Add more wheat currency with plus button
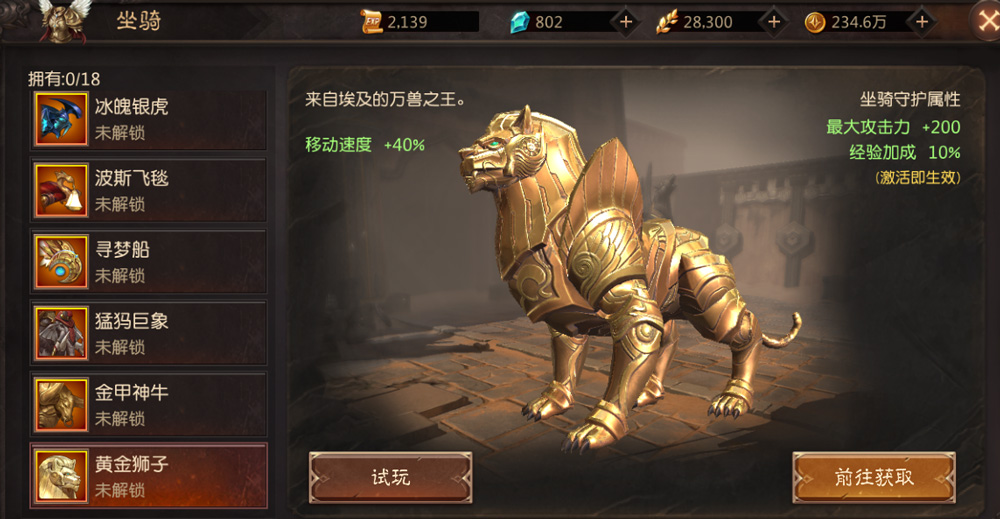1000x519 pixels. [x=773, y=22]
